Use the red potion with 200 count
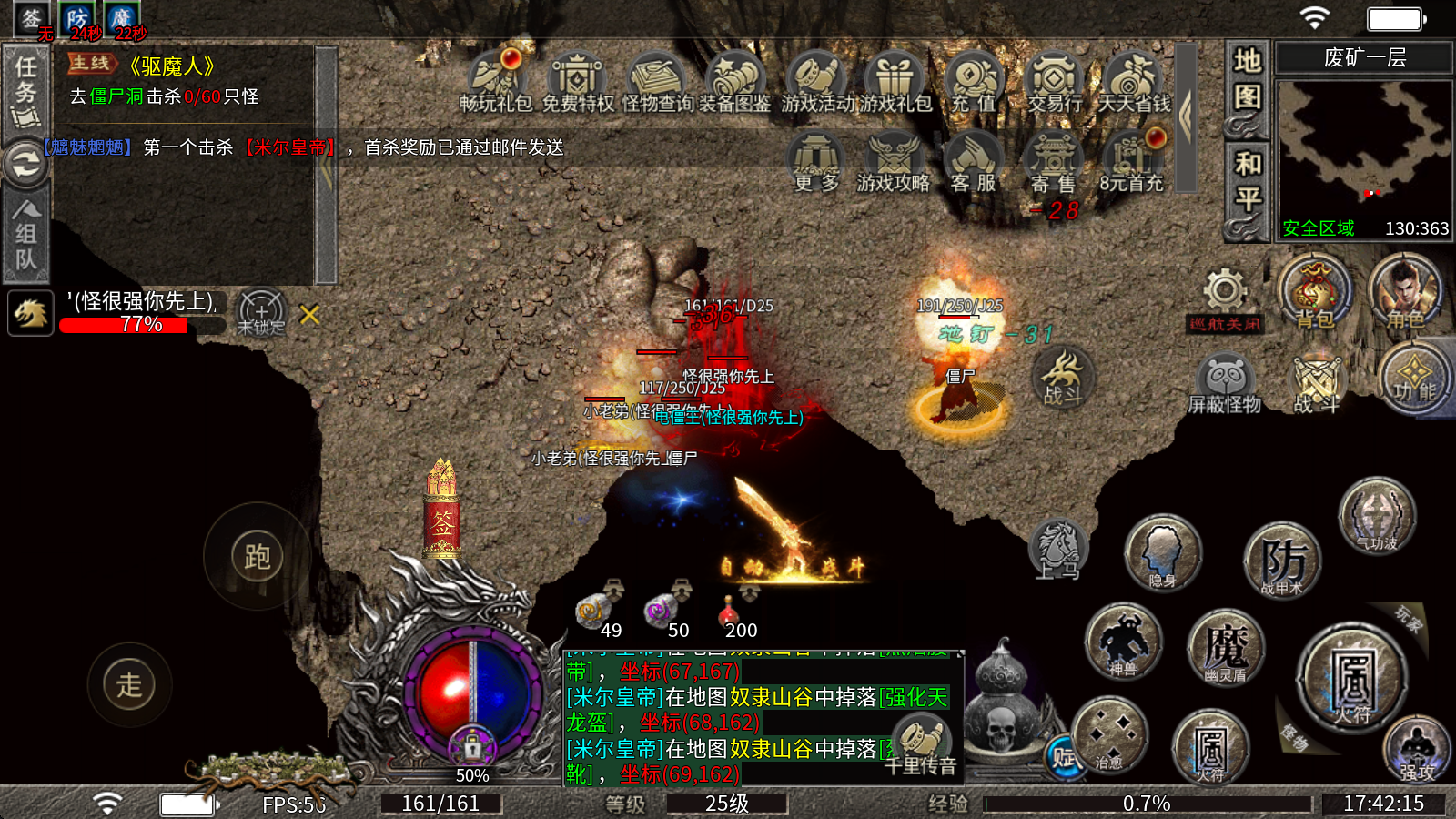Screen dimensions: 1456x819 [x=730, y=613]
